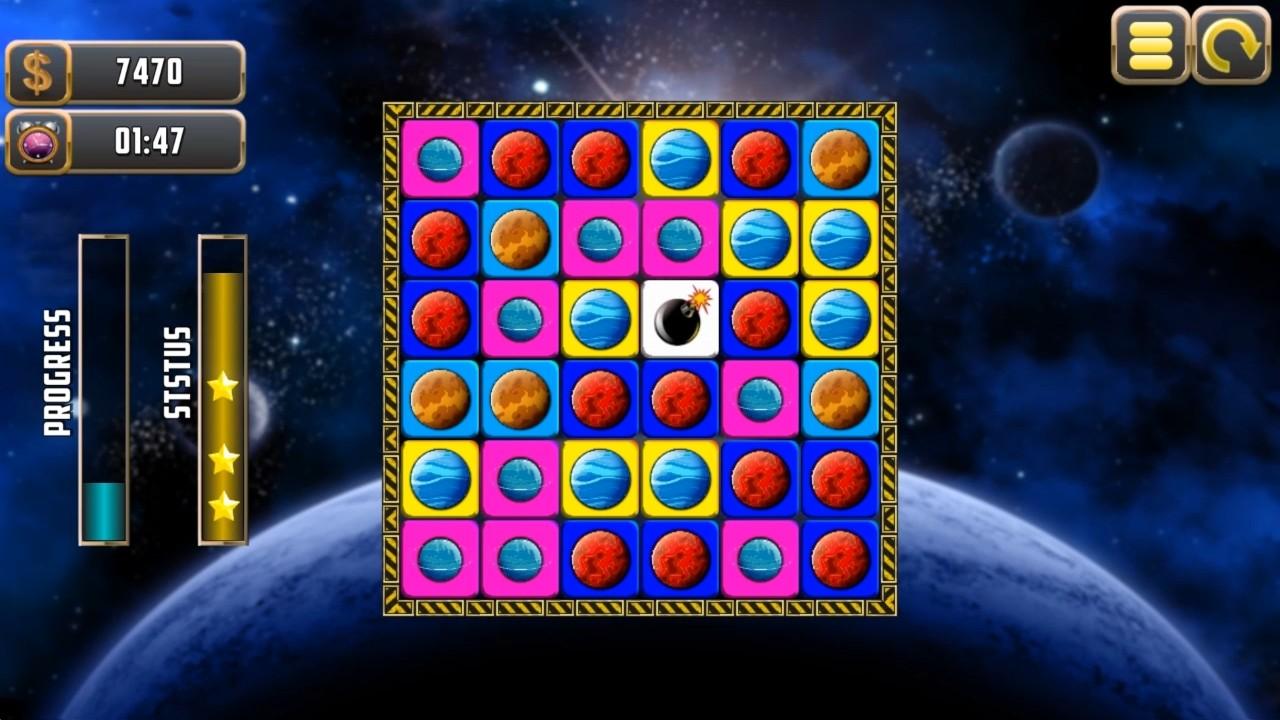Click the dollar sign coin icon
Viewport: 1280px width, 720px height.
(x=38, y=71)
